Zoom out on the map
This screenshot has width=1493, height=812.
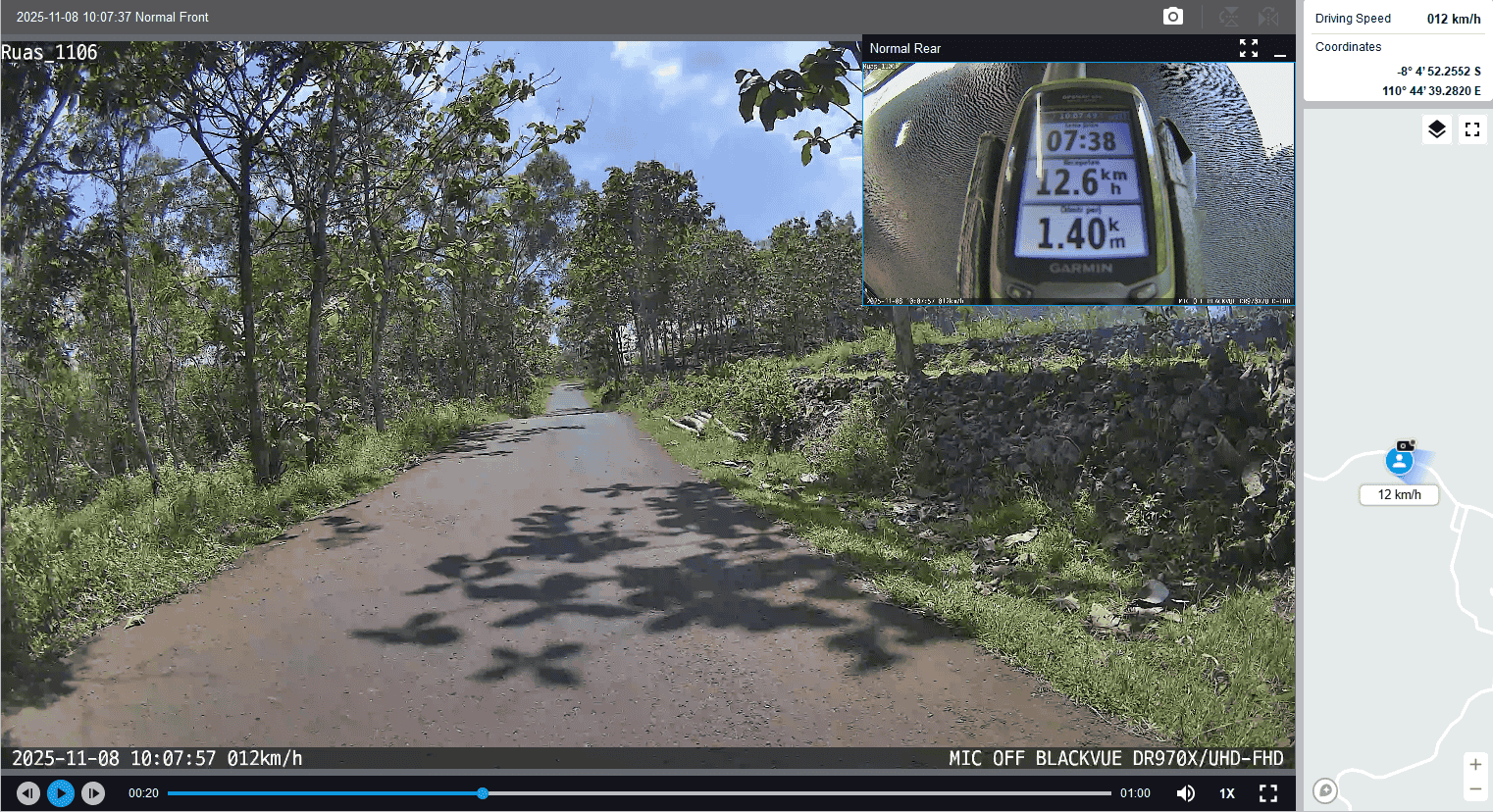[1475, 789]
